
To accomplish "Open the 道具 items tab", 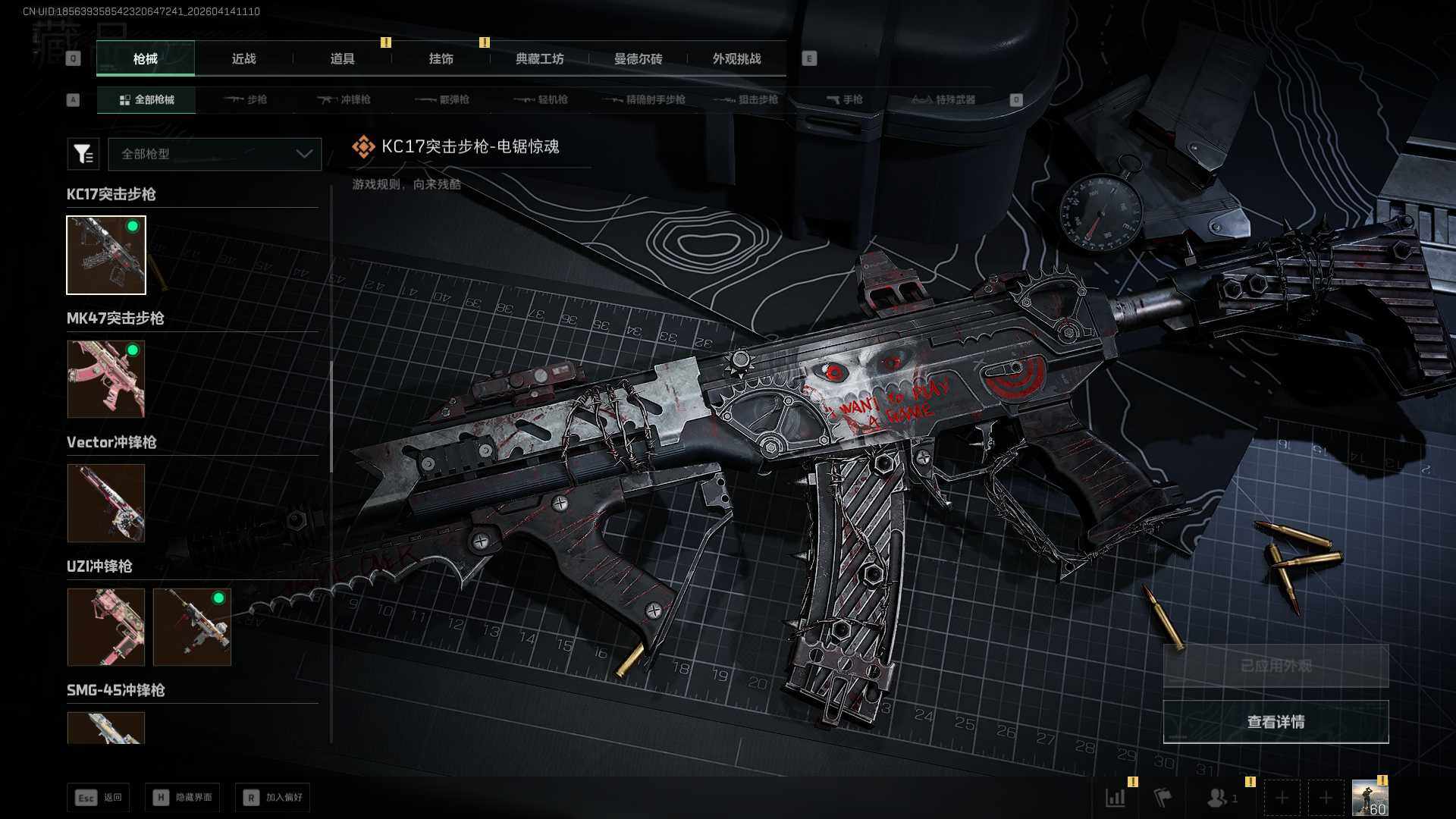I will click(342, 58).
